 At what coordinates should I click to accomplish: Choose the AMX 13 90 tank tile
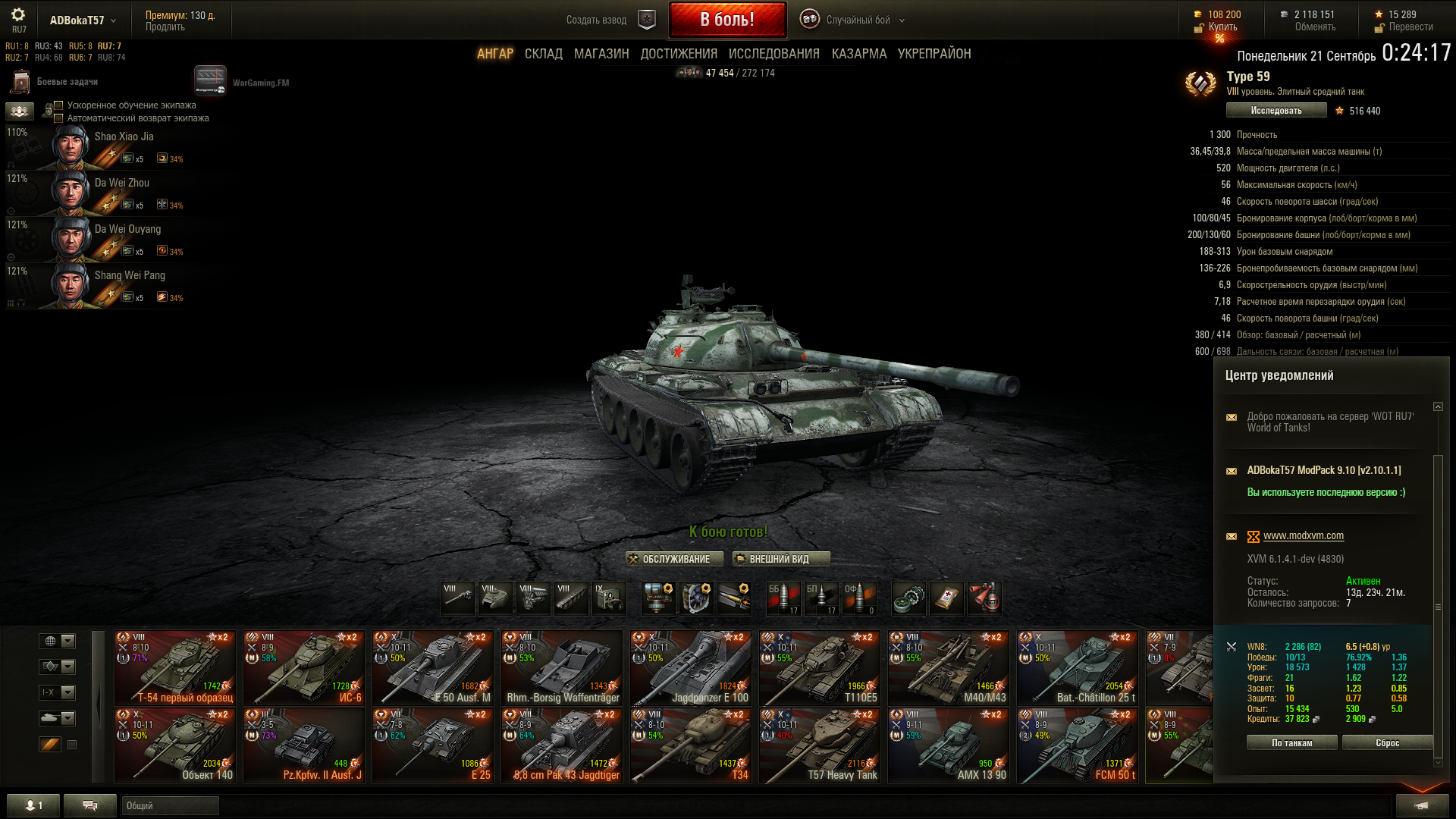(x=948, y=745)
